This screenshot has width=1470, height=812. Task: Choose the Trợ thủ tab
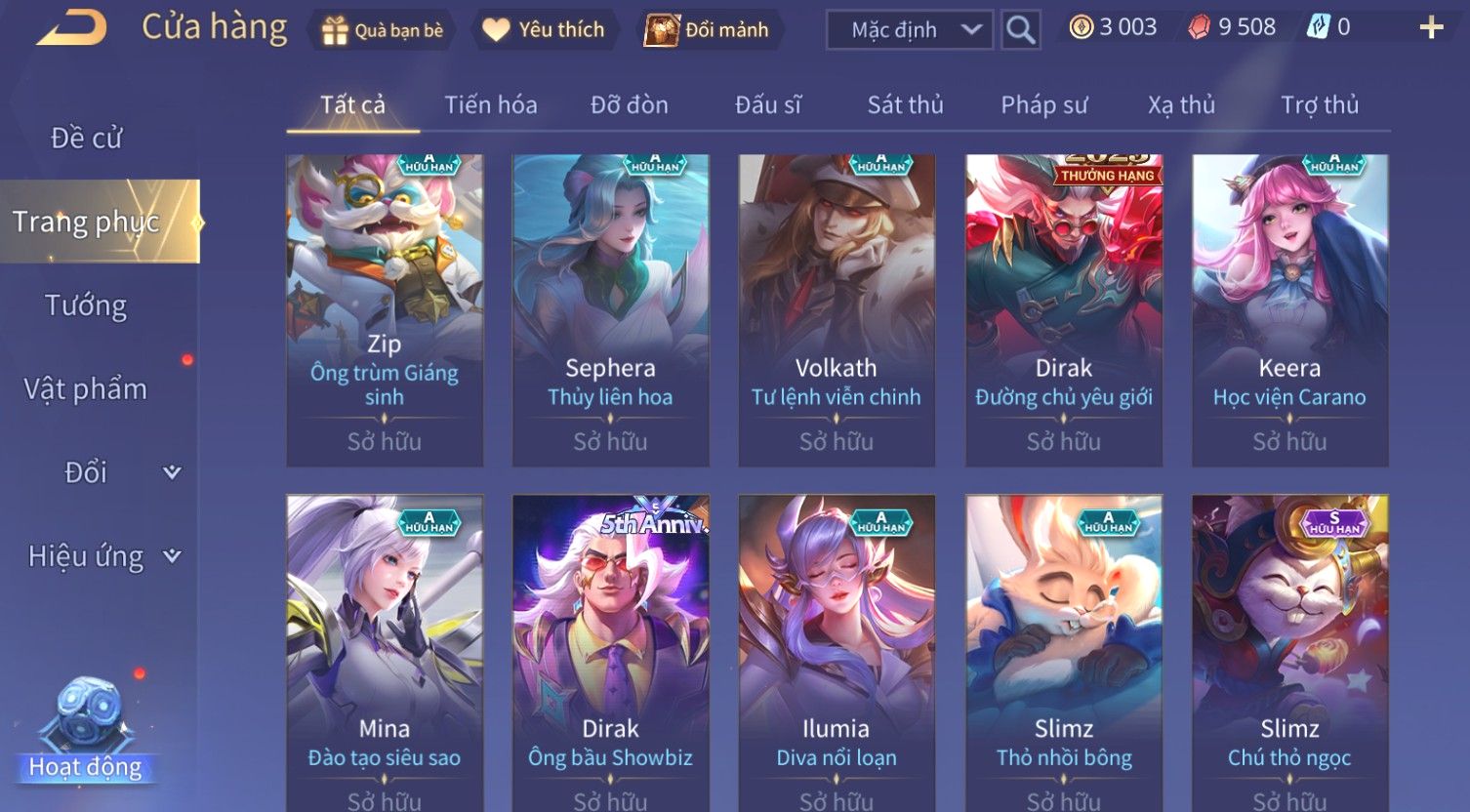tap(1320, 105)
